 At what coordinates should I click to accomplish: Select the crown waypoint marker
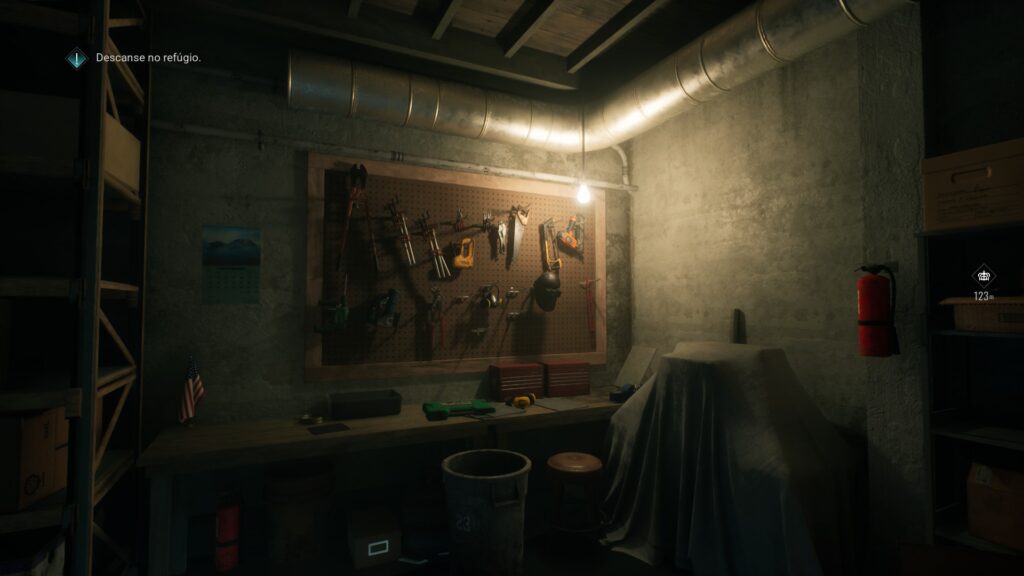[983, 276]
